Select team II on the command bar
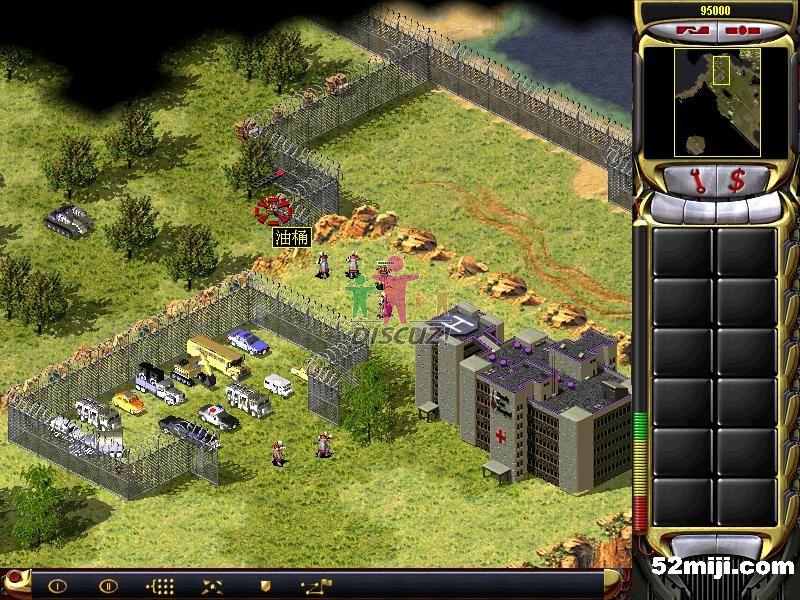This screenshot has height=600, width=800. (109, 585)
